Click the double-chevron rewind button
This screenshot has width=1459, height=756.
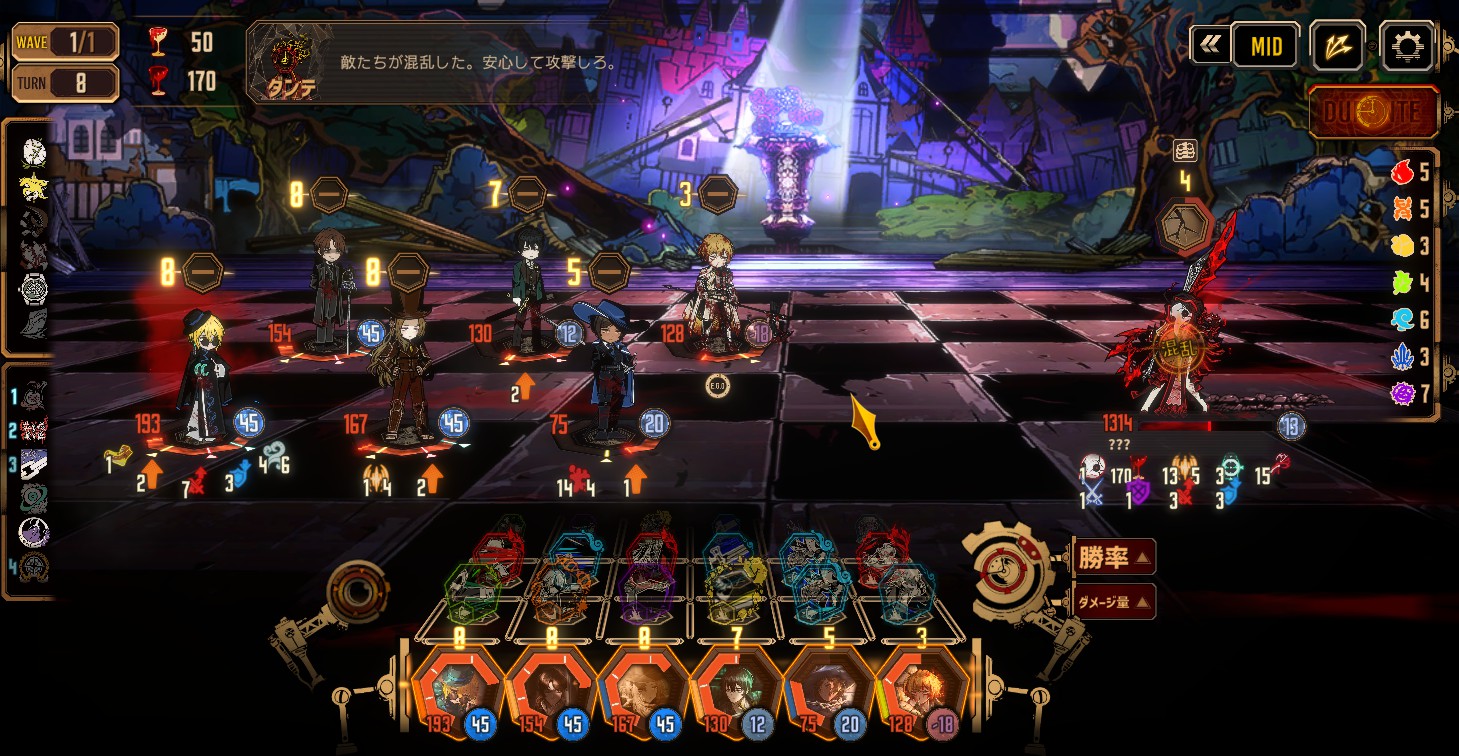point(1209,45)
